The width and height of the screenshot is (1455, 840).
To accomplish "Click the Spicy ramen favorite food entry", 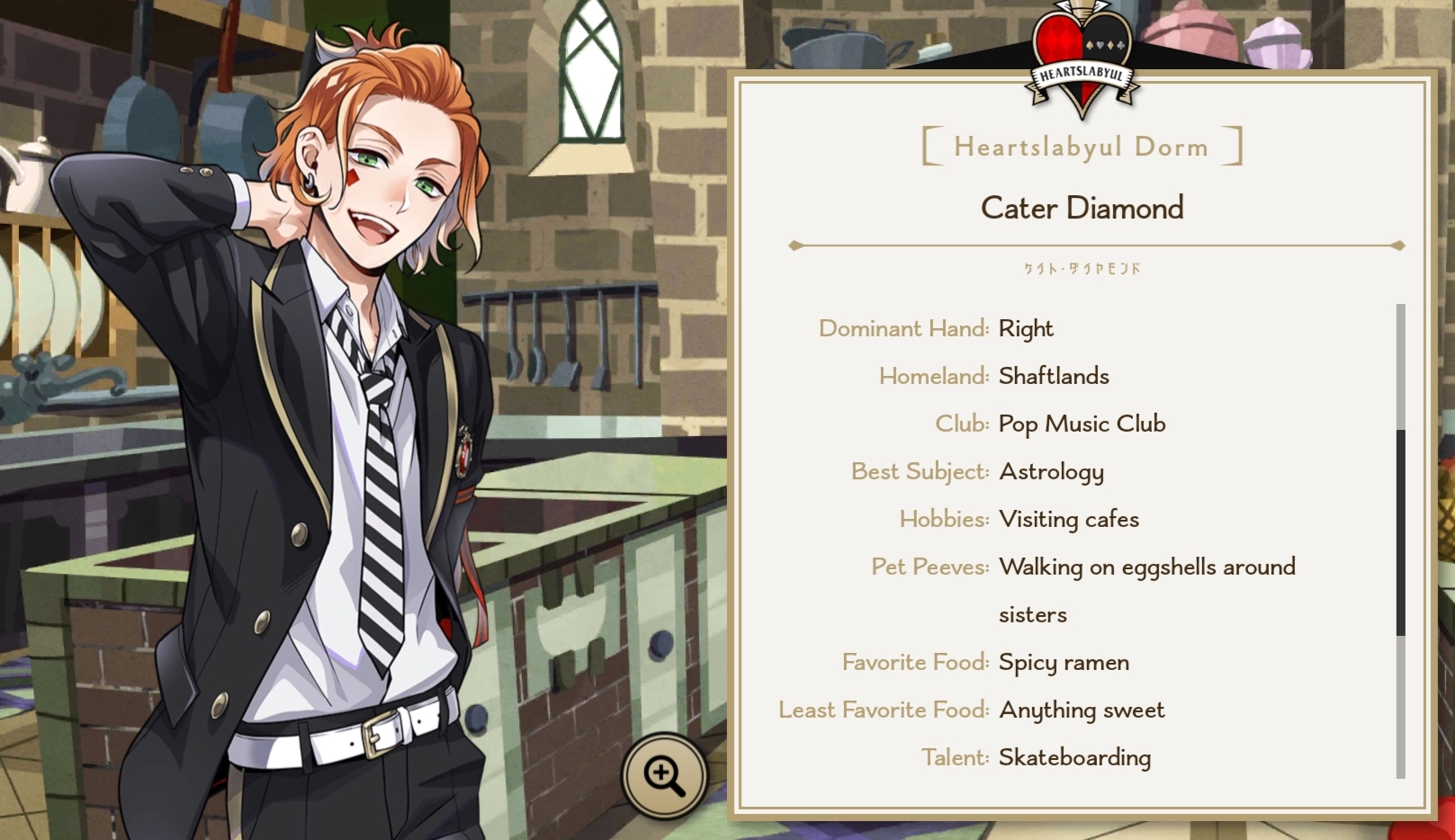I will pyautogui.click(x=1063, y=662).
